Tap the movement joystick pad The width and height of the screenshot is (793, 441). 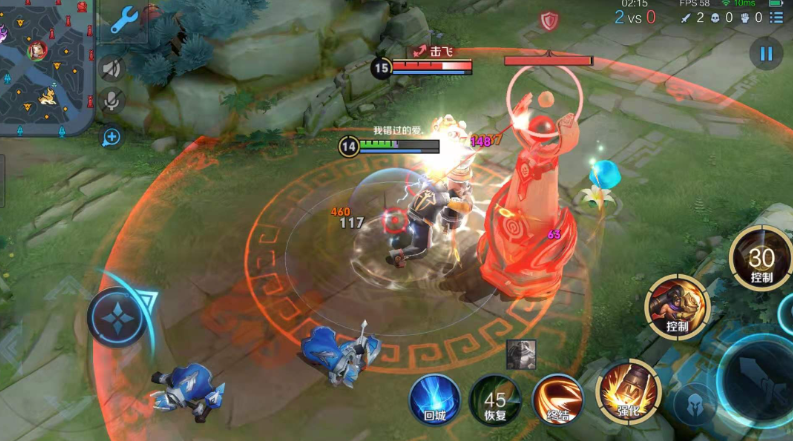point(118,317)
